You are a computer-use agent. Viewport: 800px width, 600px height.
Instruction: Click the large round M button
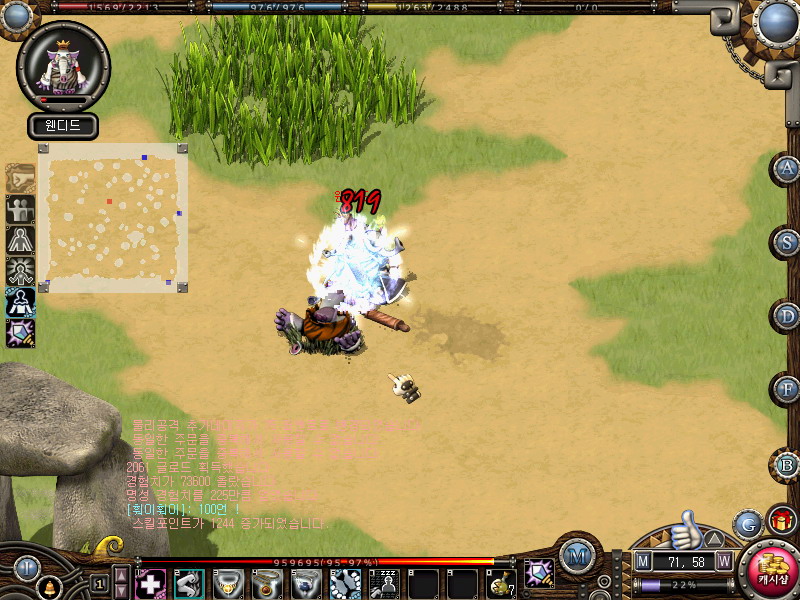pos(577,555)
